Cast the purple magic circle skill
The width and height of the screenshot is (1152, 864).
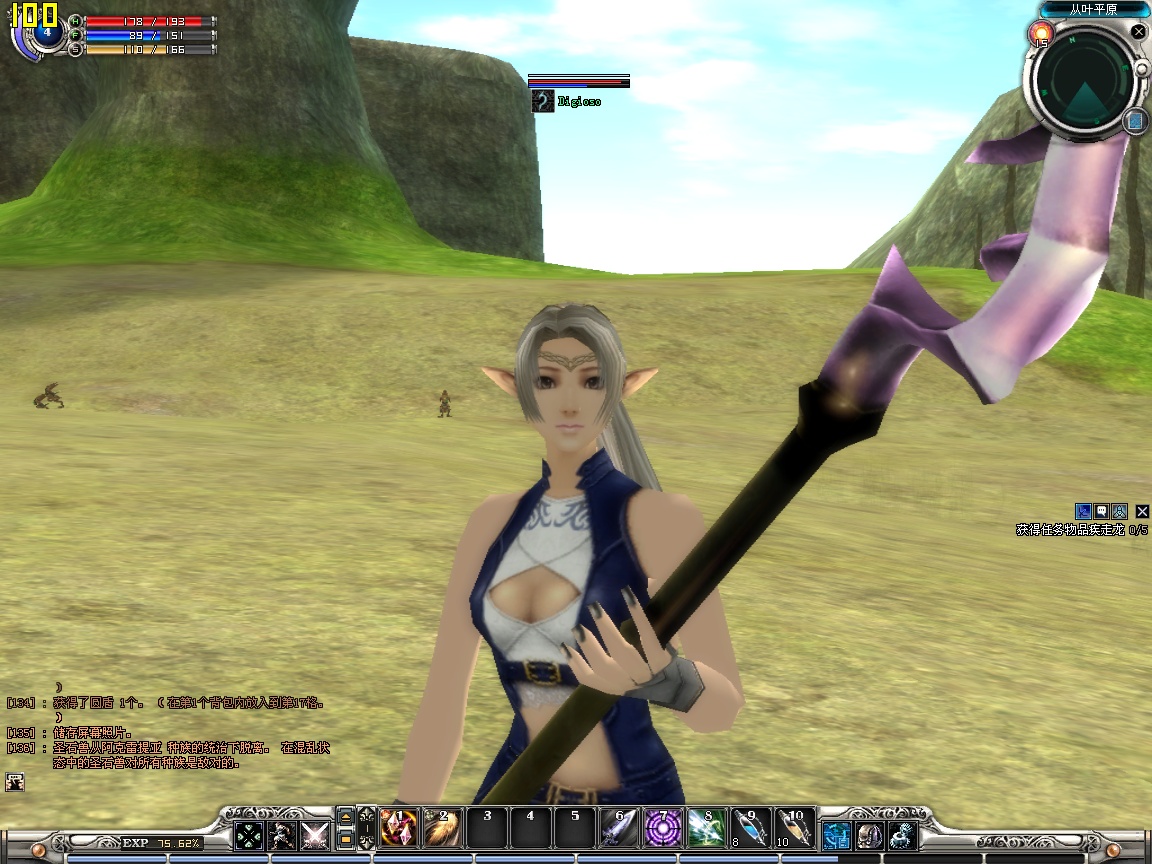click(x=662, y=828)
